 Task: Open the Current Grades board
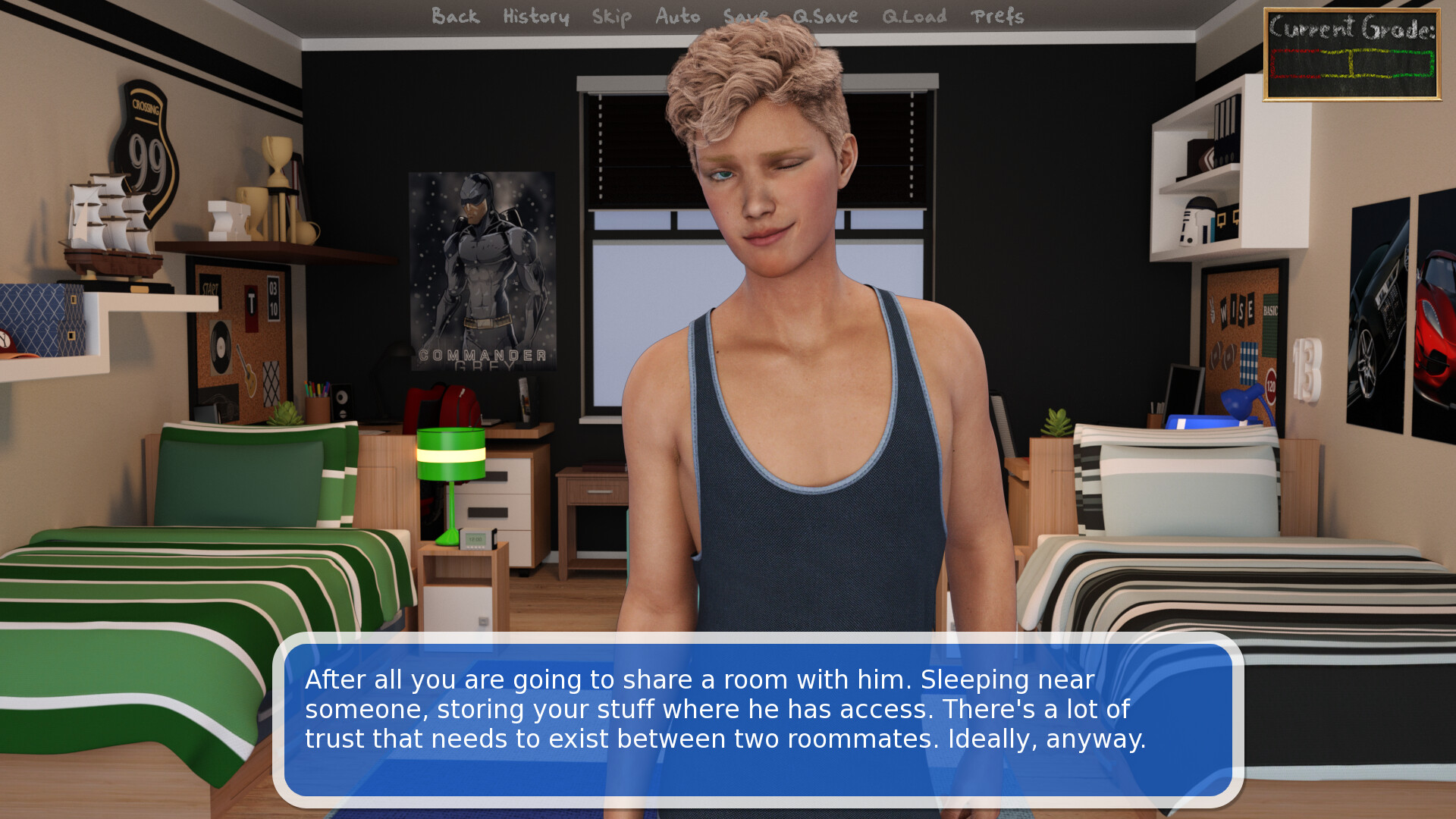click(1352, 53)
